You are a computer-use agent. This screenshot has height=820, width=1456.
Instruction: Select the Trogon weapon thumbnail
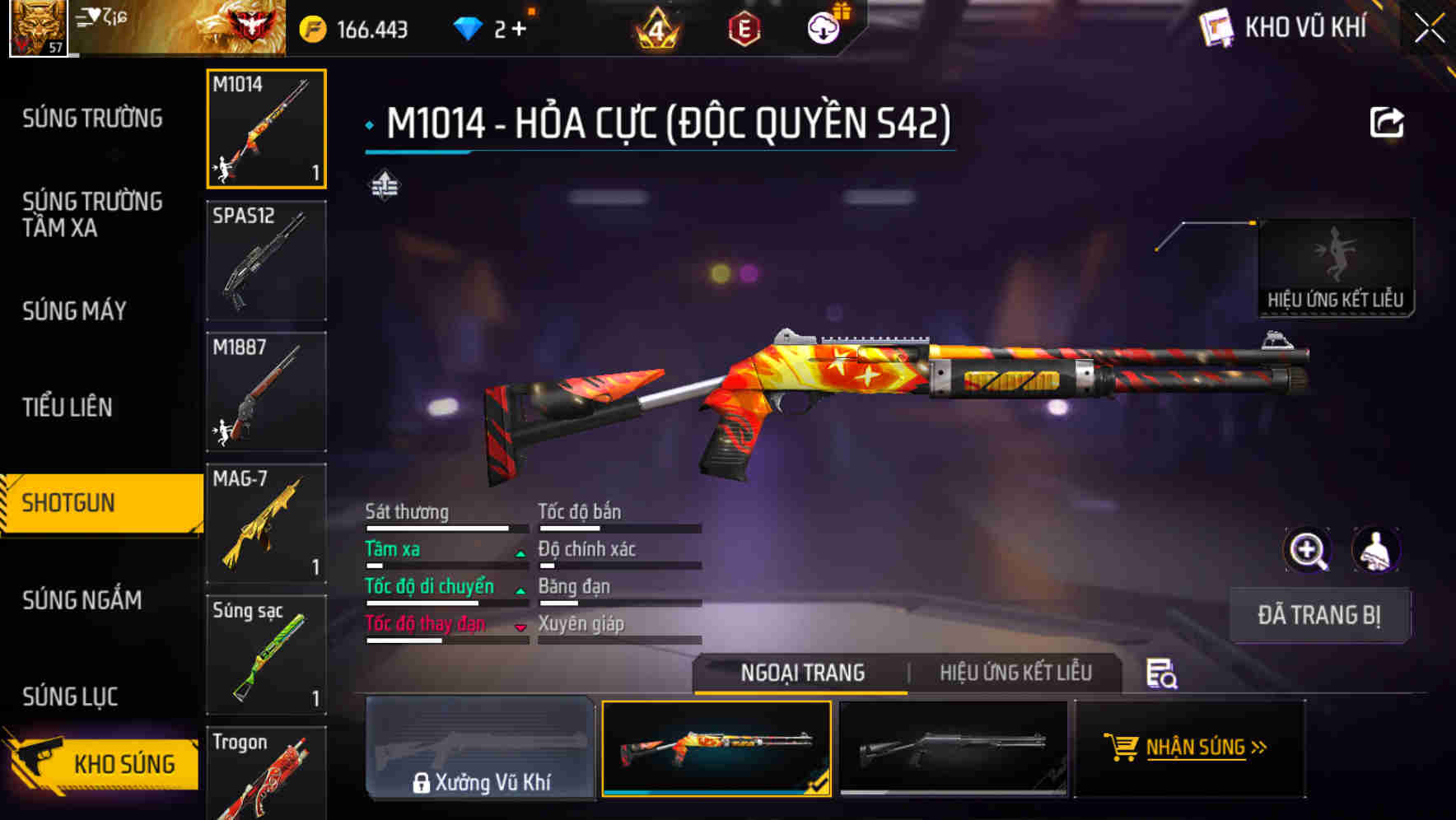point(265,774)
